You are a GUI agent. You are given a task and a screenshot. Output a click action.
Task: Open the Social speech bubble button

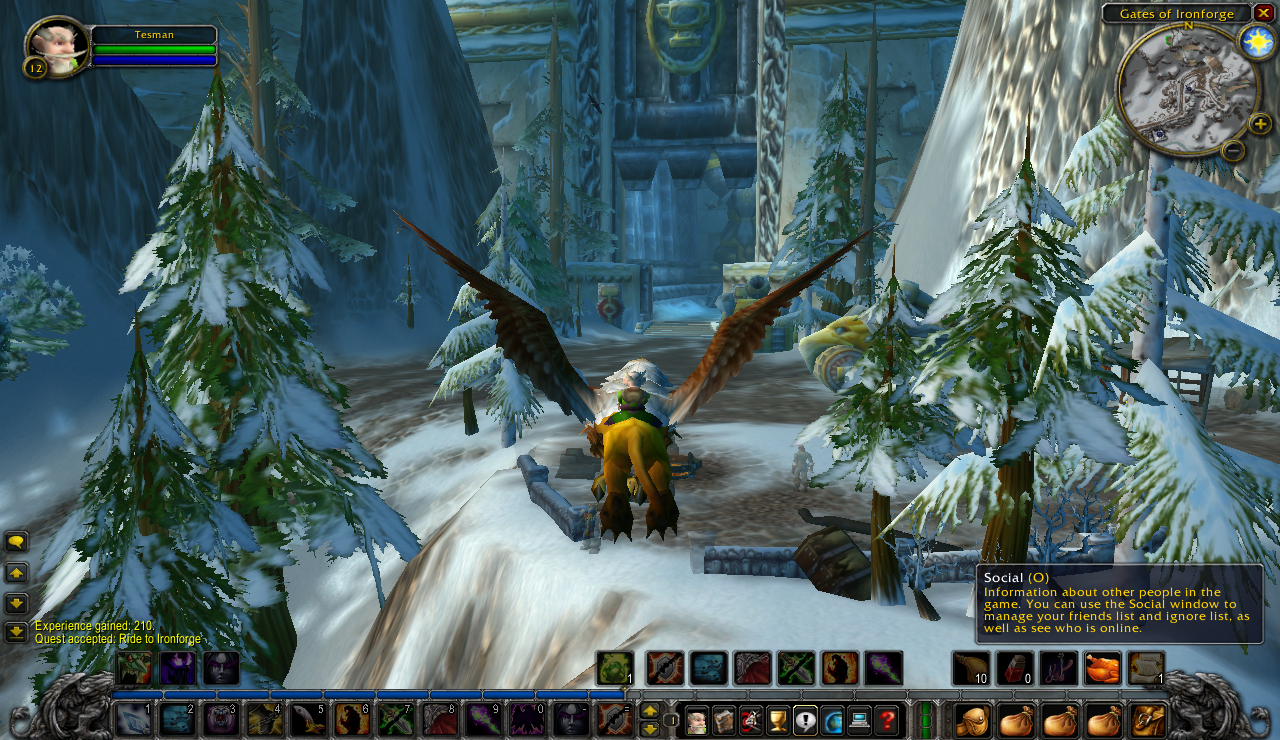pyautogui.click(x=806, y=720)
